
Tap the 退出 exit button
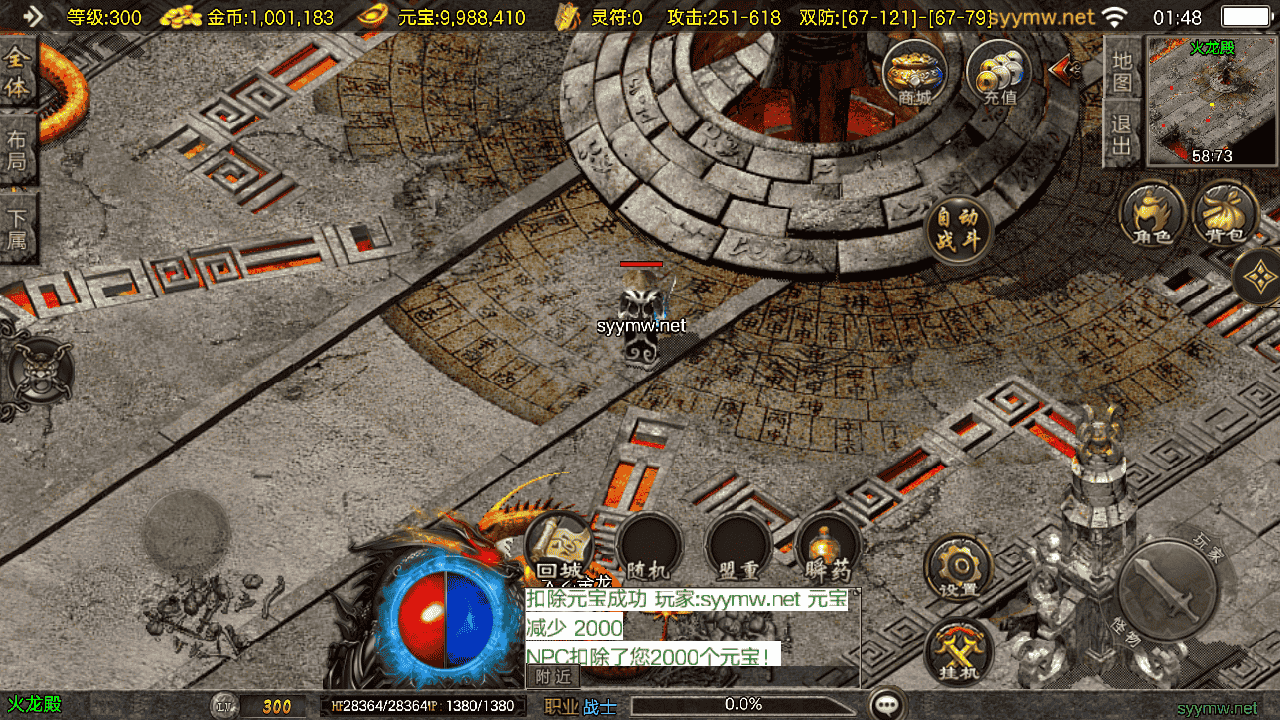tap(1122, 135)
